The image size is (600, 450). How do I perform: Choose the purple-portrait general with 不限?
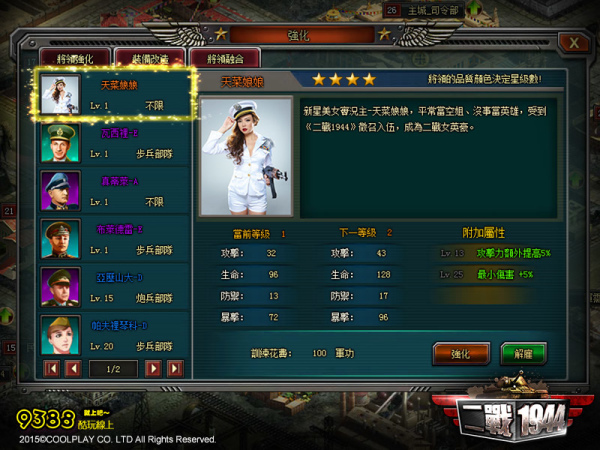click(112, 190)
